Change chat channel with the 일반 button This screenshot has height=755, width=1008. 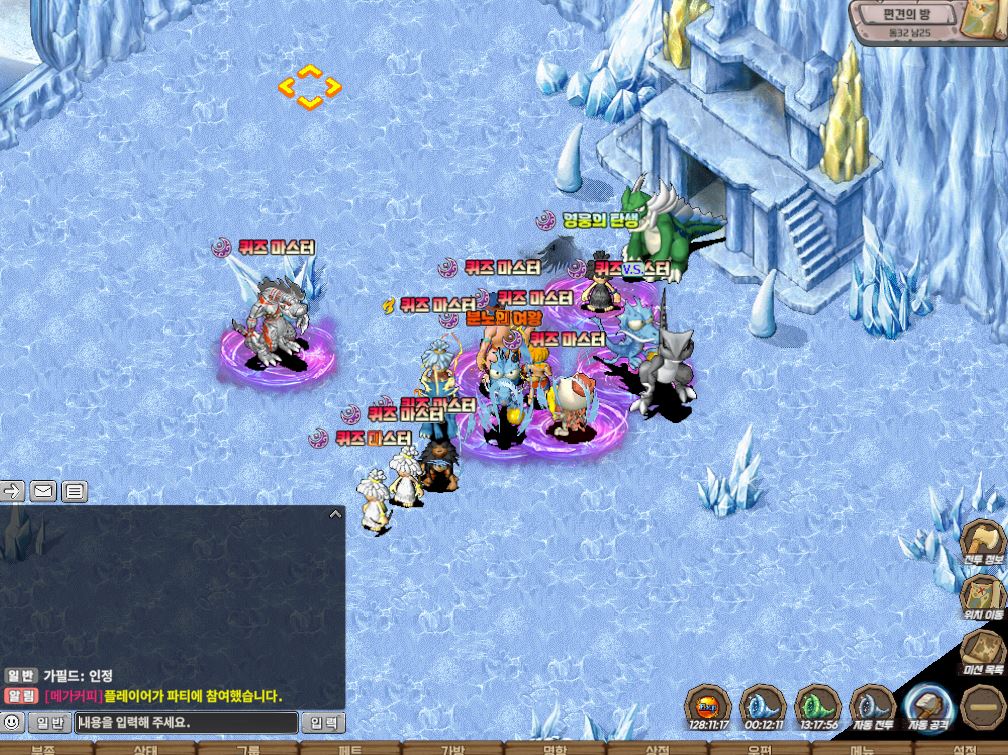tap(49, 722)
